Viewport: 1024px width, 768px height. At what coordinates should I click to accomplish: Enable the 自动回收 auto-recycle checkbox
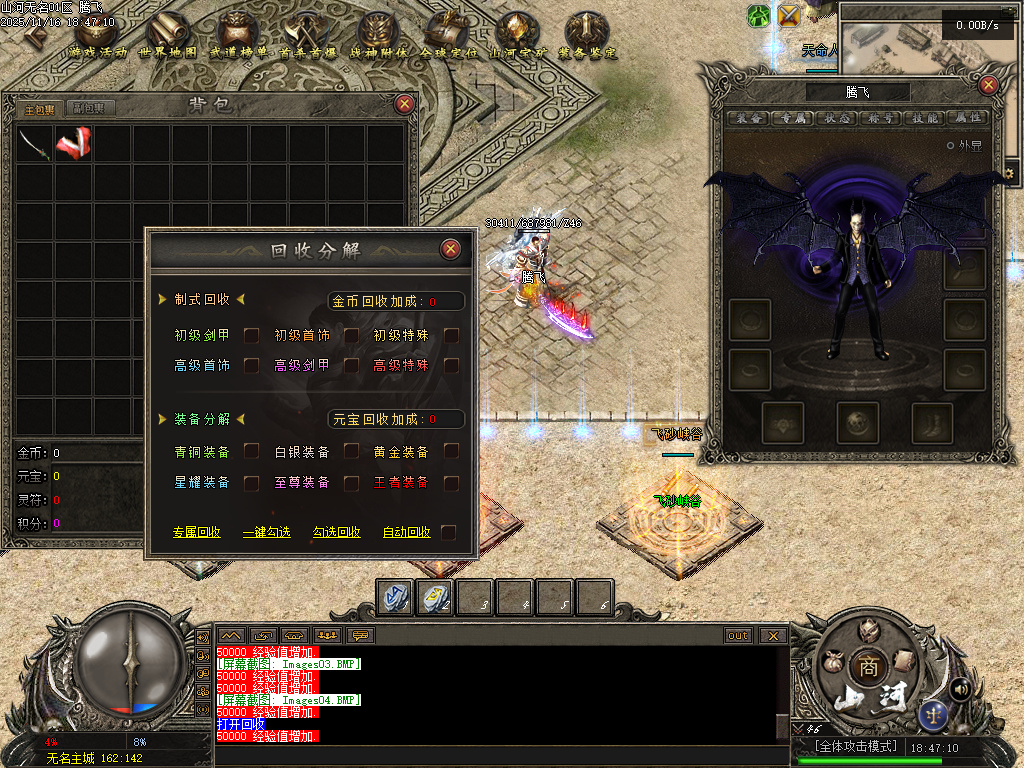[449, 532]
